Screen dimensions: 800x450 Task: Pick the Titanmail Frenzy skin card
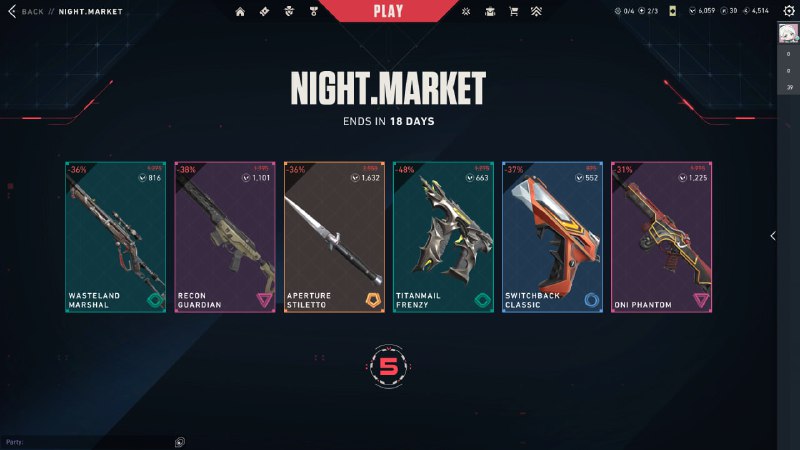click(x=443, y=237)
